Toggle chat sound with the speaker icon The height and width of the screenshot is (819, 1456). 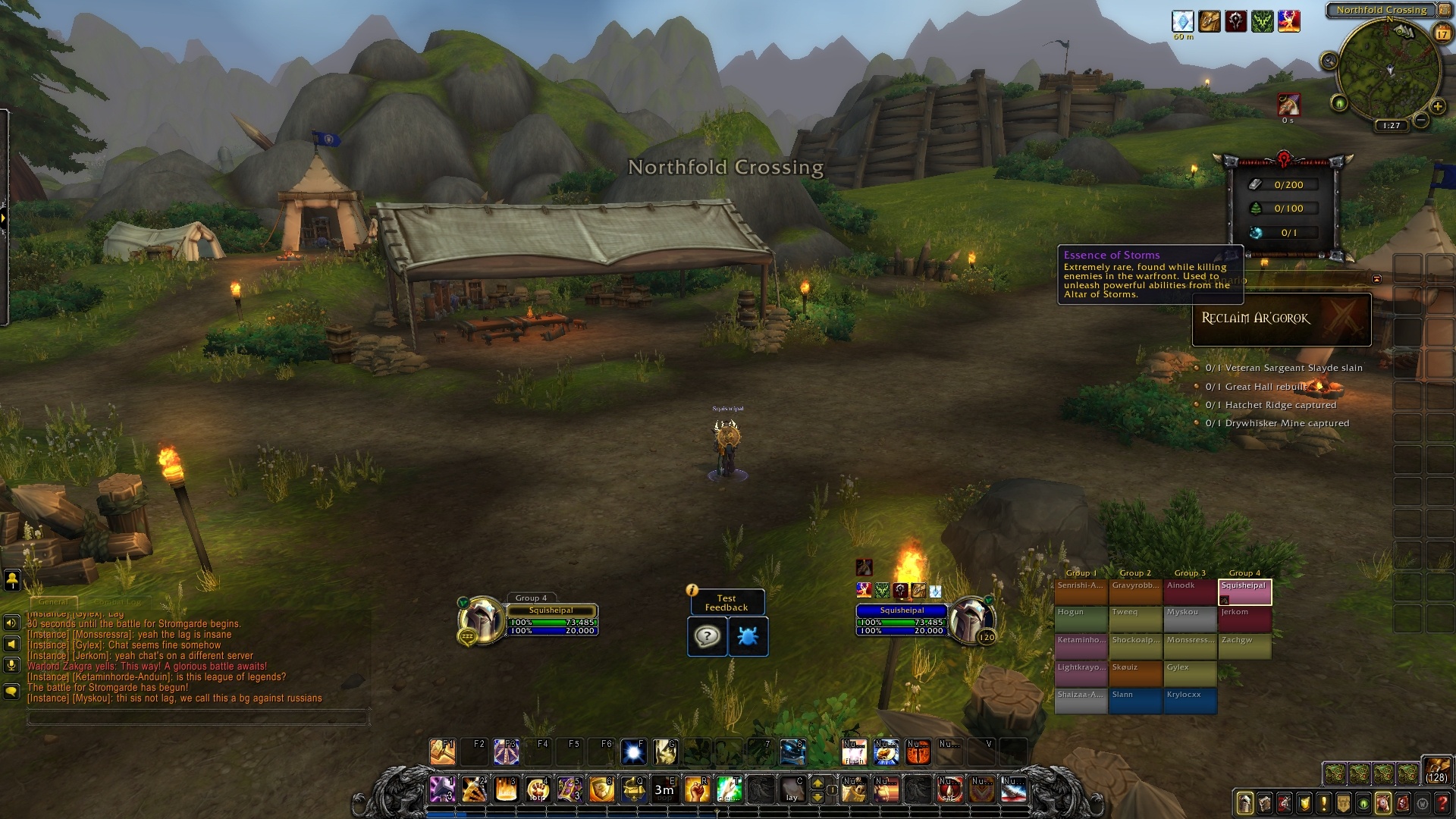click(11, 623)
